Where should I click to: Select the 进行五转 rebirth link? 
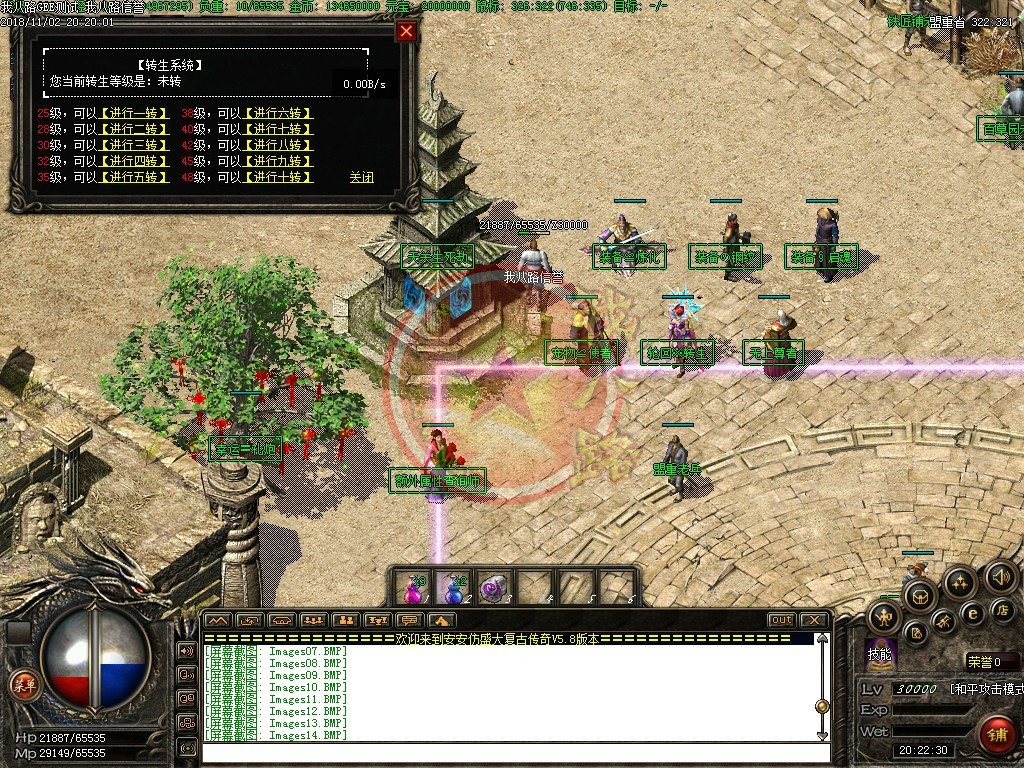135,177
